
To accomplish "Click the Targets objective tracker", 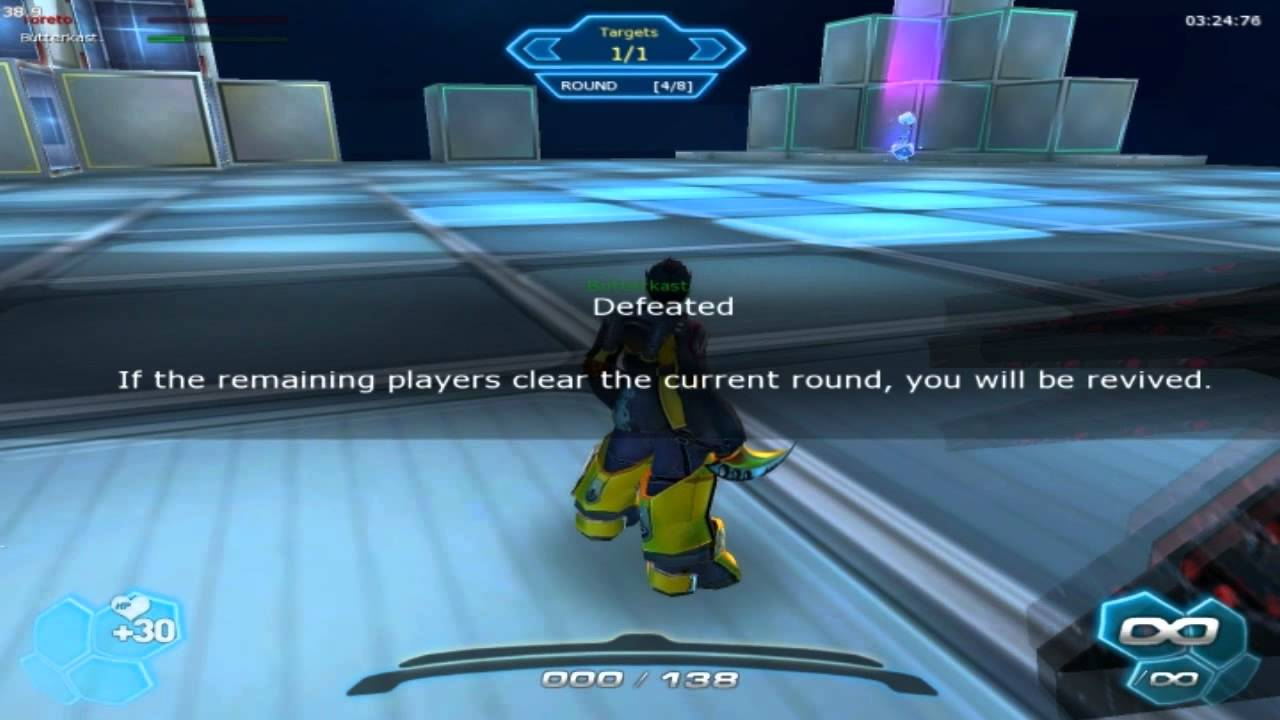I will 627,45.
